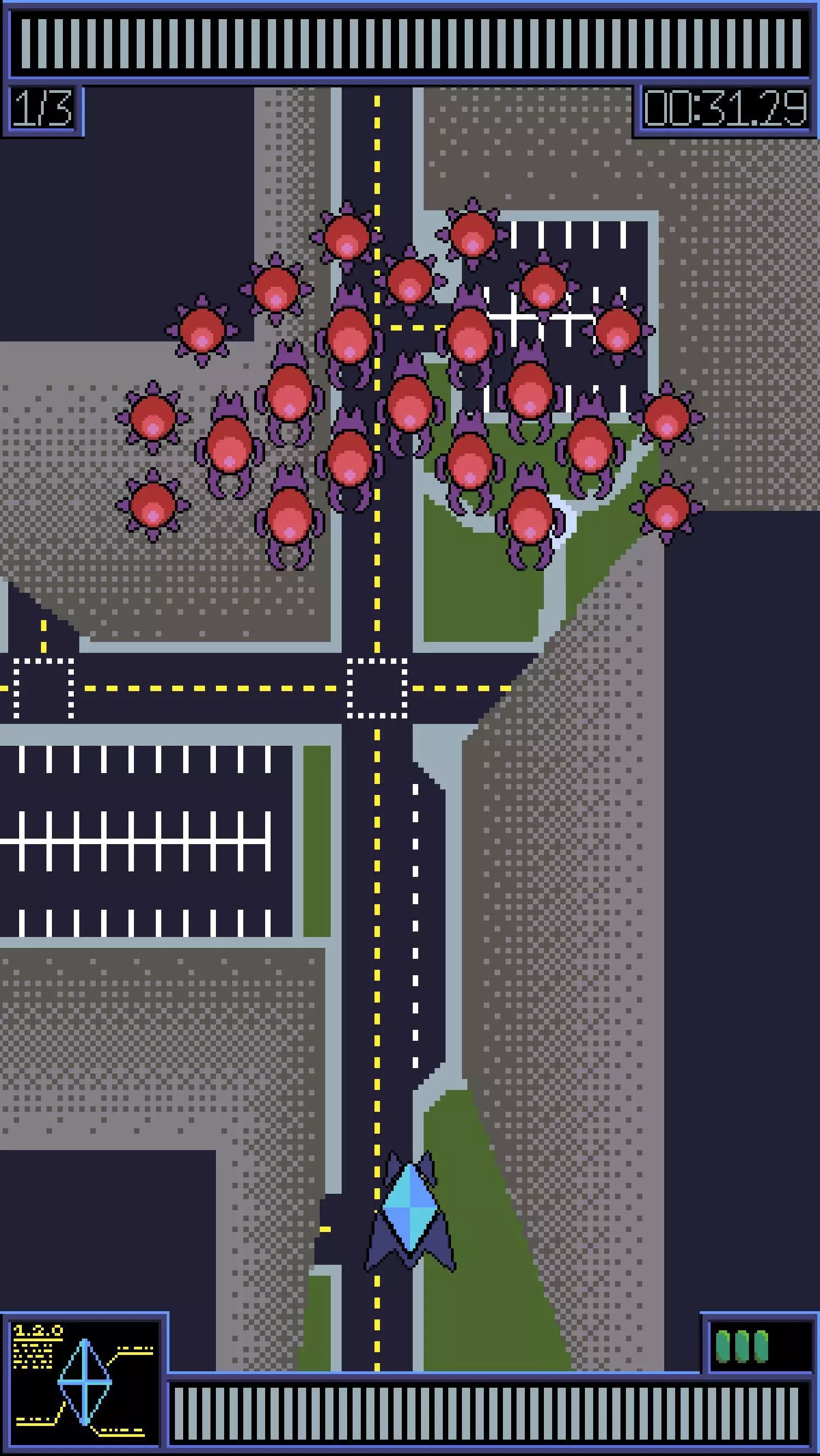This screenshot has width=820, height=1456.
Task: Toggle the middle green energy cell indicator
Action: point(742,1346)
